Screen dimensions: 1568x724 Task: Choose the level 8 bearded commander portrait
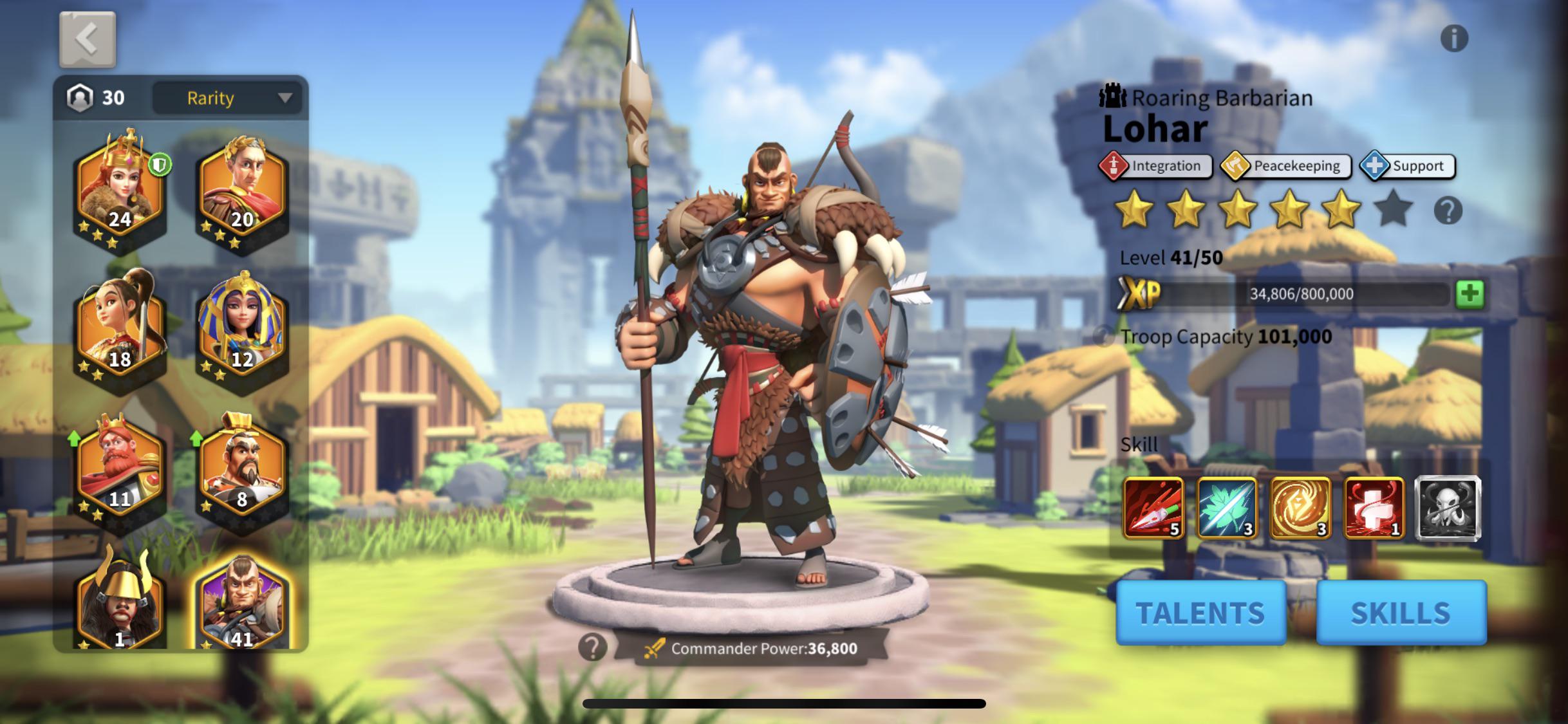click(241, 470)
